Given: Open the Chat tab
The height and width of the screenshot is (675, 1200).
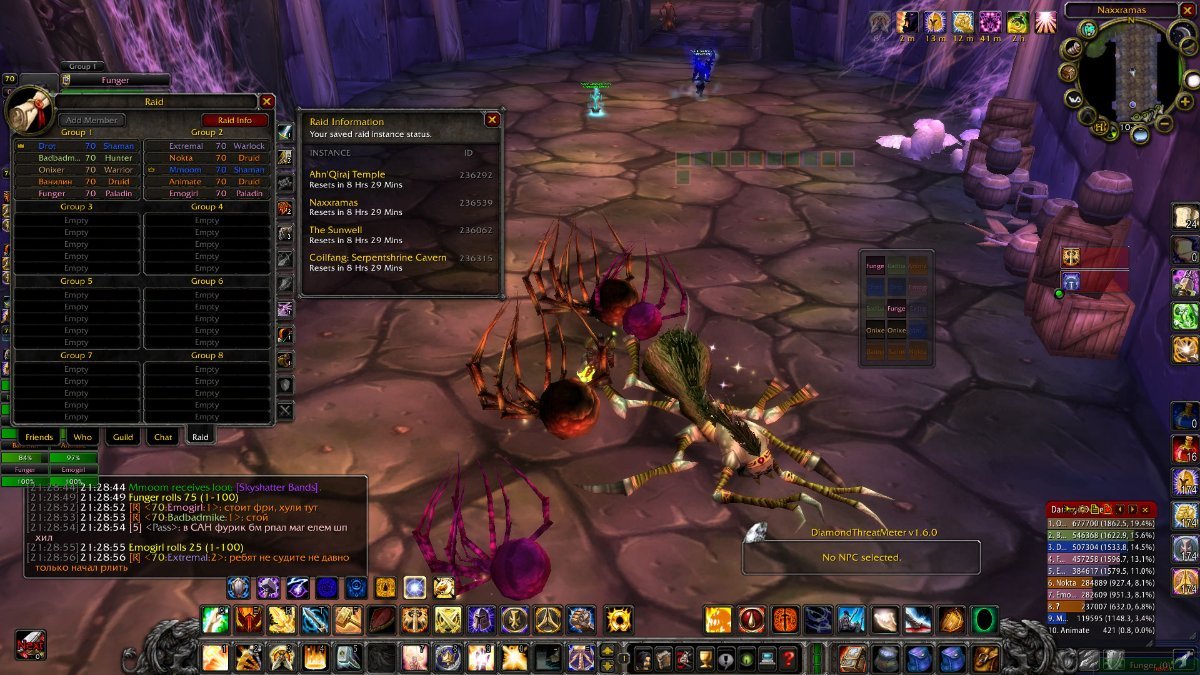Looking at the screenshot, I should 163,437.
